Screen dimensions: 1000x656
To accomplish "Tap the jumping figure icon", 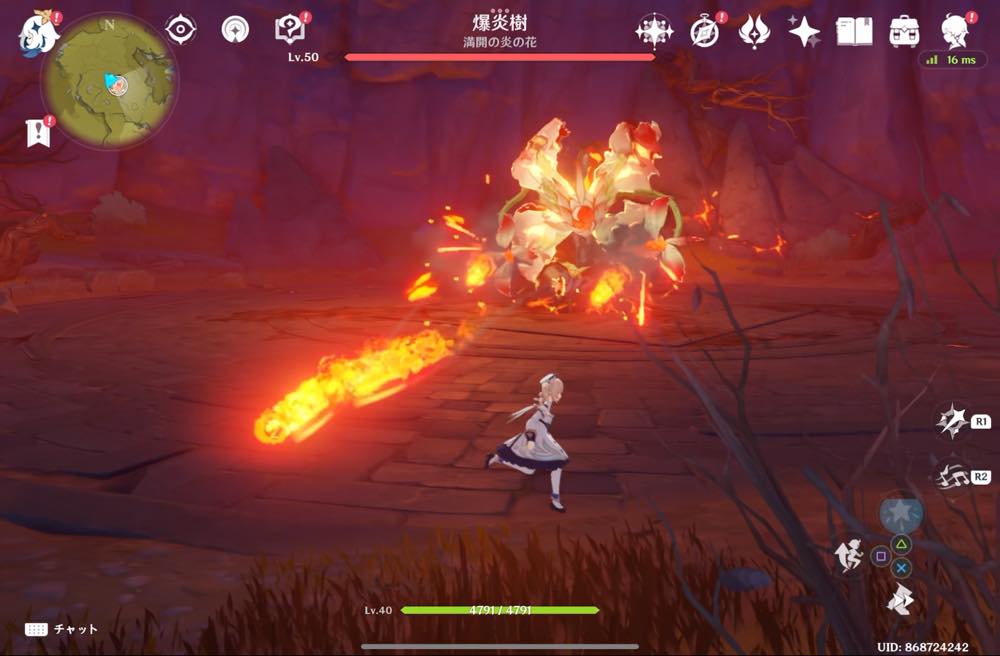I will pyautogui.click(x=850, y=556).
